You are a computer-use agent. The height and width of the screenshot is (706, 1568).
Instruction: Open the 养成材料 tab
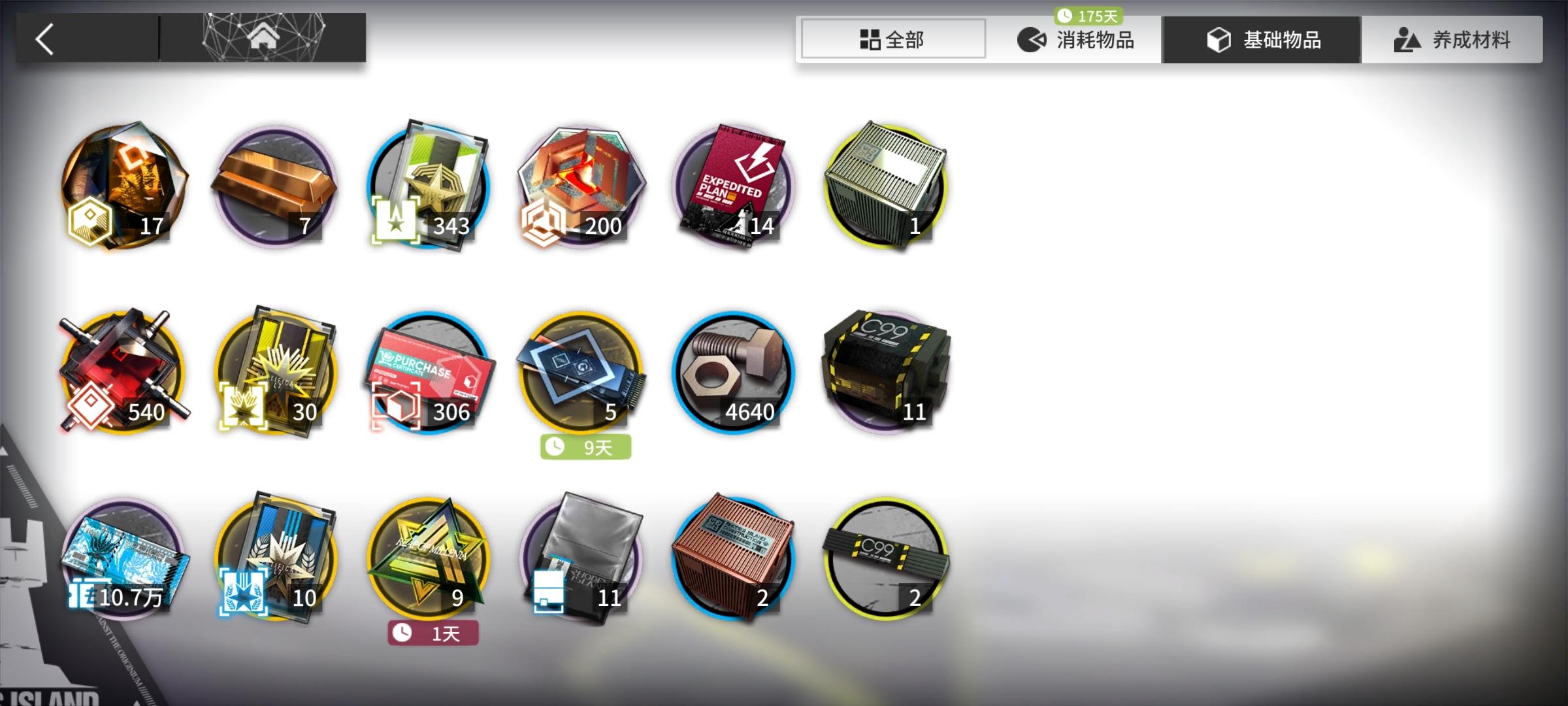click(1450, 39)
